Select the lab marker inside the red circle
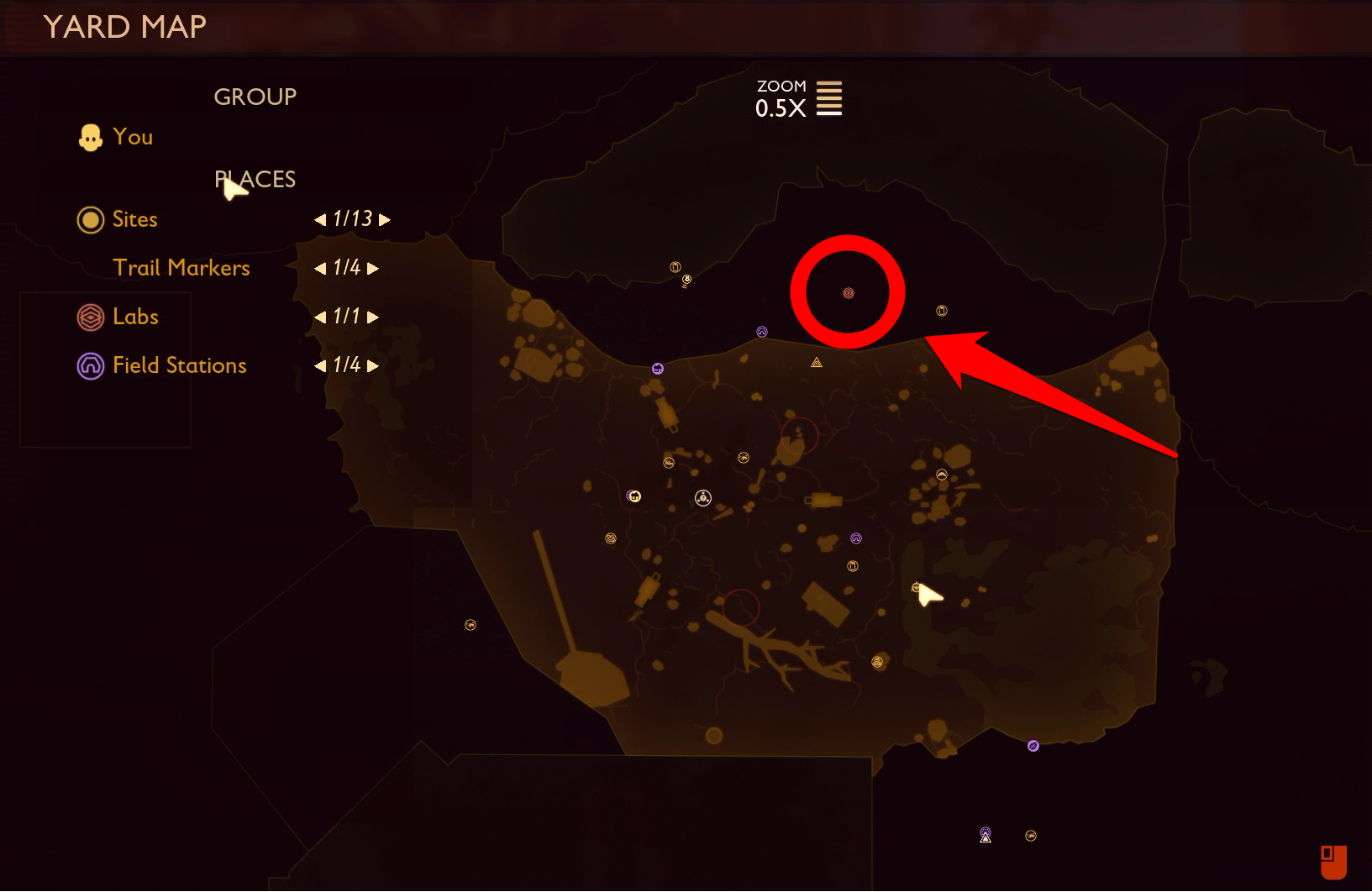The width and height of the screenshot is (1372, 892). click(x=848, y=292)
